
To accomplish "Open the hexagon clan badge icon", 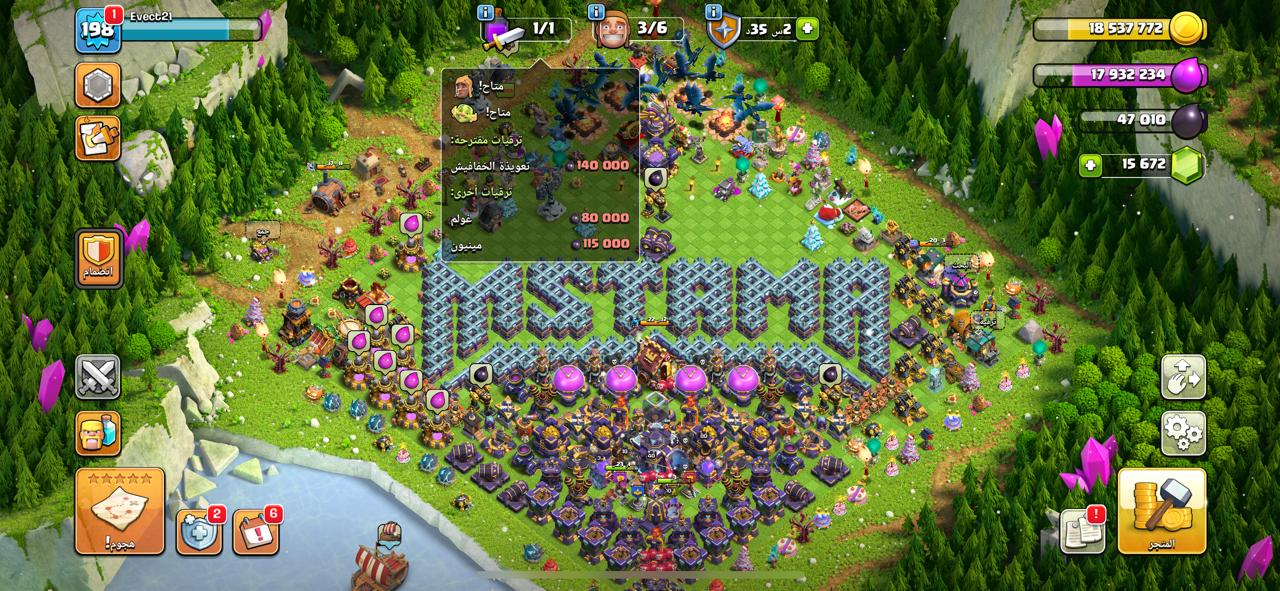I will [98, 86].
